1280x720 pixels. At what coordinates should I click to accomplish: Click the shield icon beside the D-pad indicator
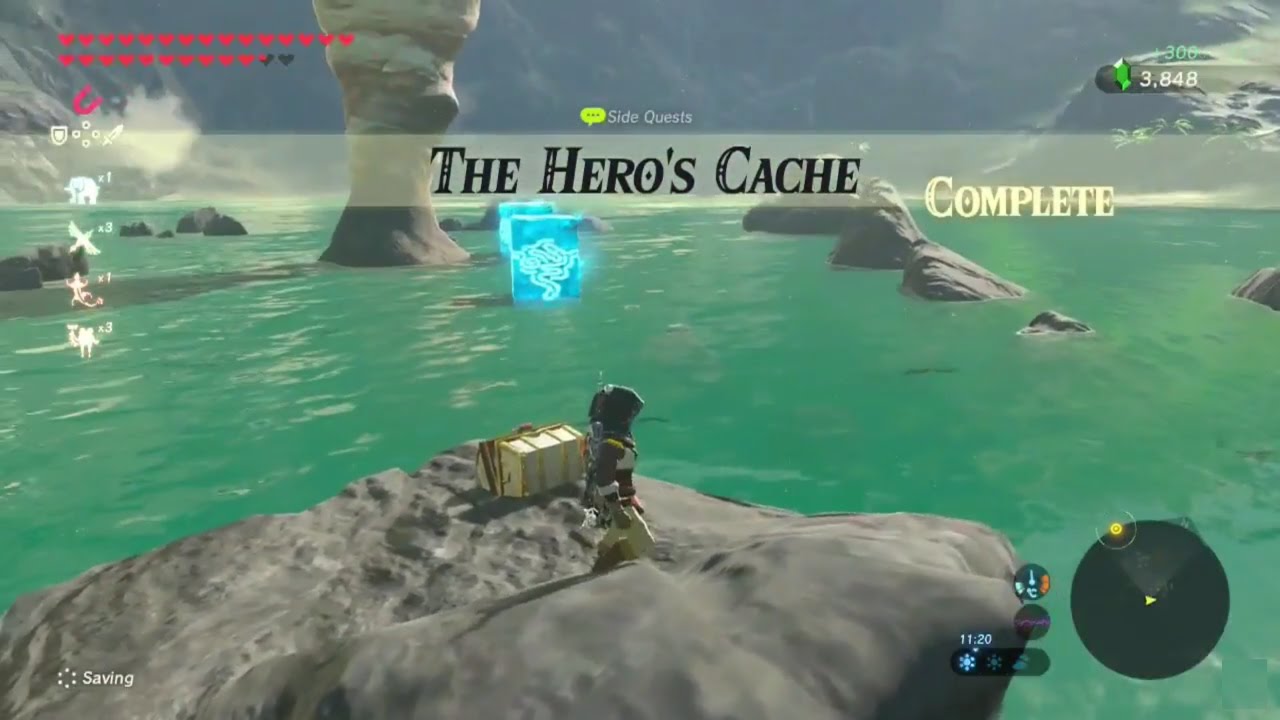[59, 137]
